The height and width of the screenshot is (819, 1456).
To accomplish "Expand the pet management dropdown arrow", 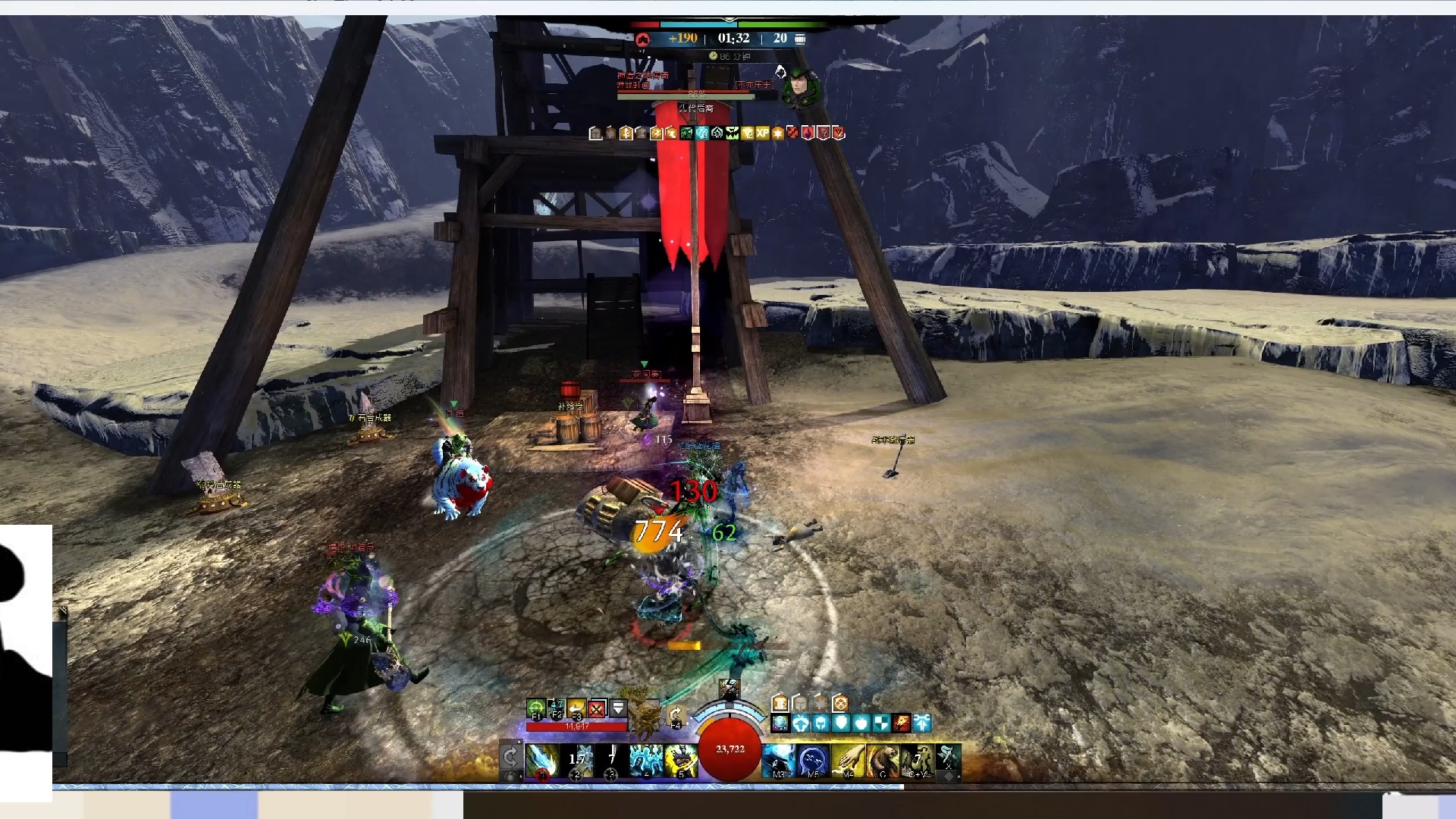I will point(618,708).
